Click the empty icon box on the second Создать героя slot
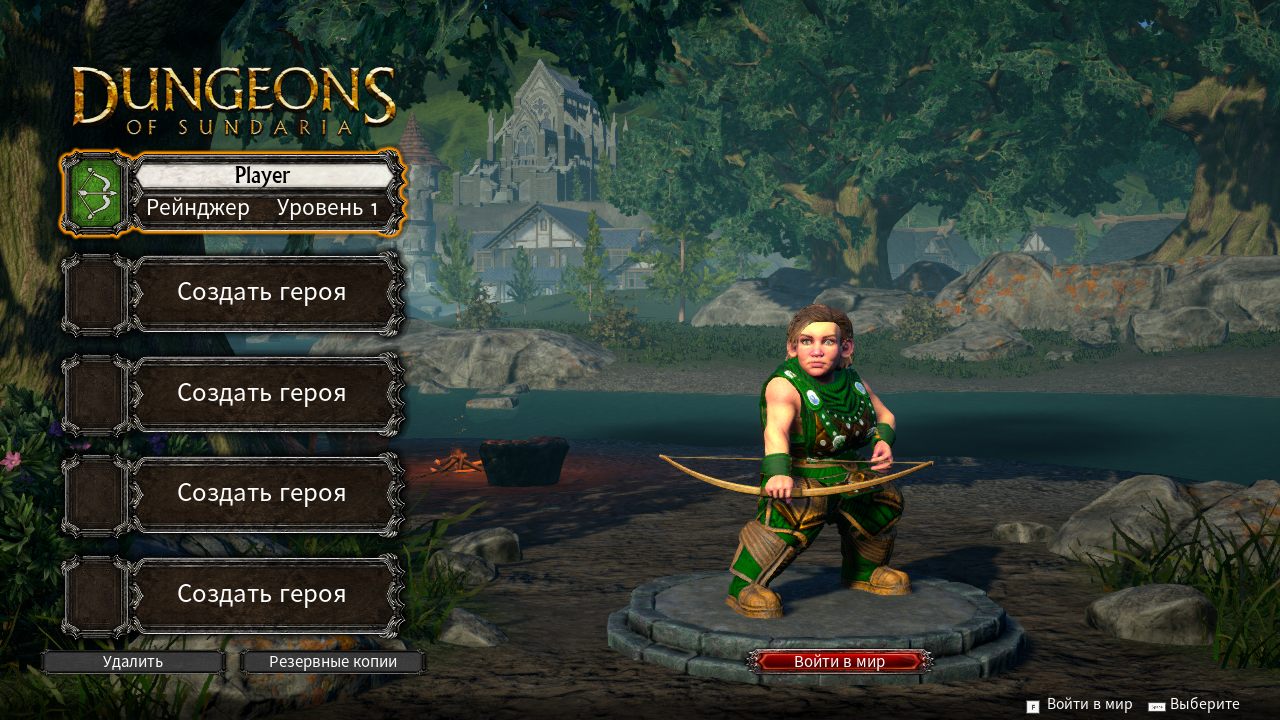Viewport: 1280px width, 720px height. [x=94, y=393]
